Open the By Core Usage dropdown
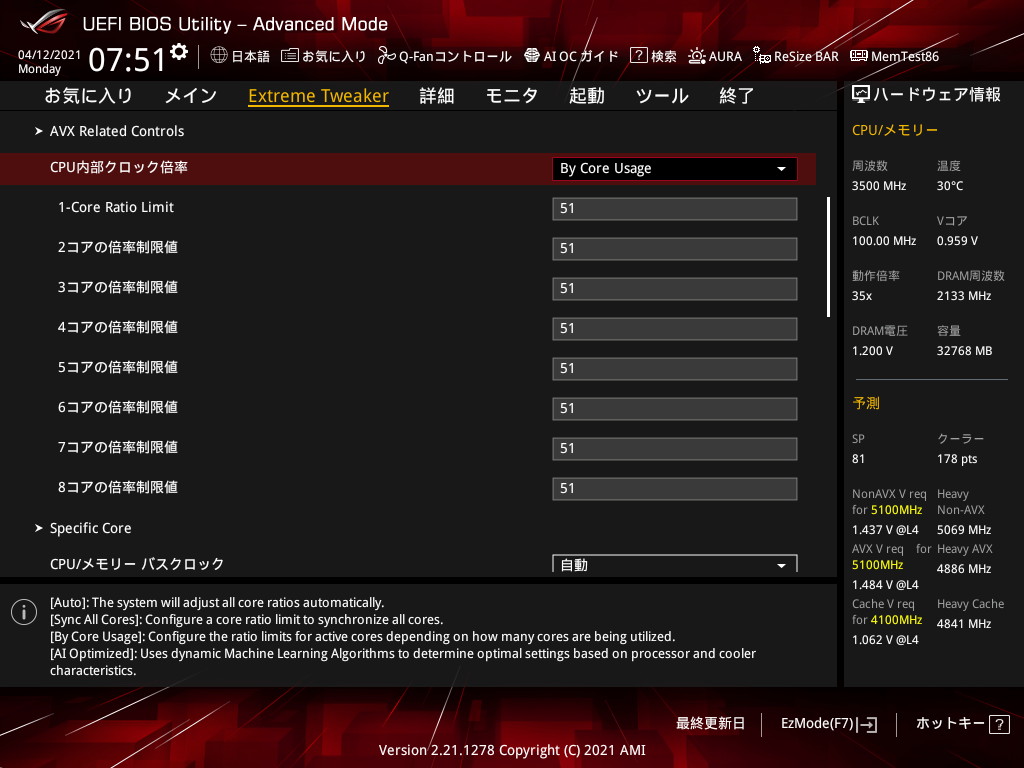This screenshot has width=1024, height=768. [x=674, y=168]
